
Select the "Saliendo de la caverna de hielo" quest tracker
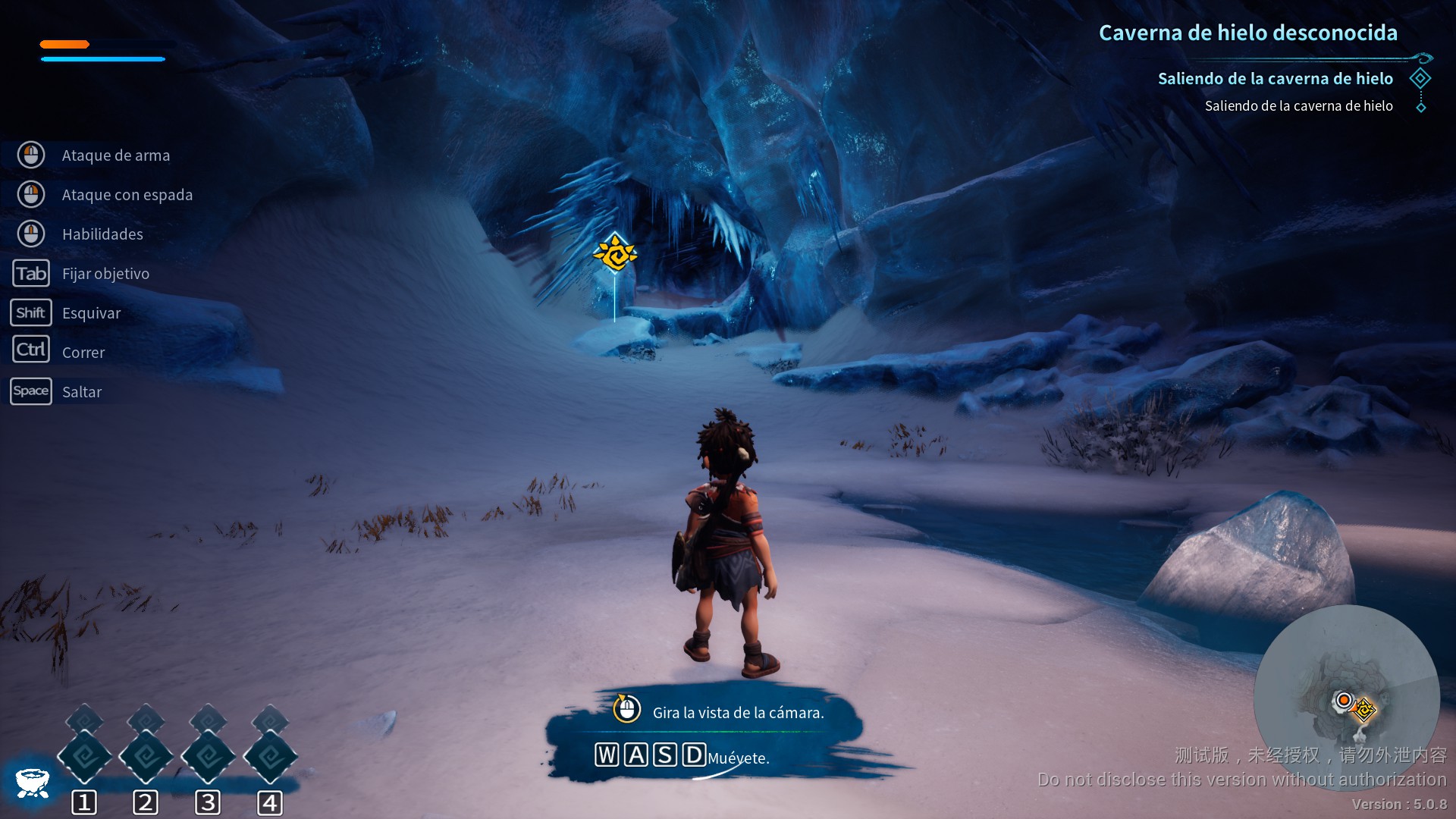click(x=1275, y=79)
